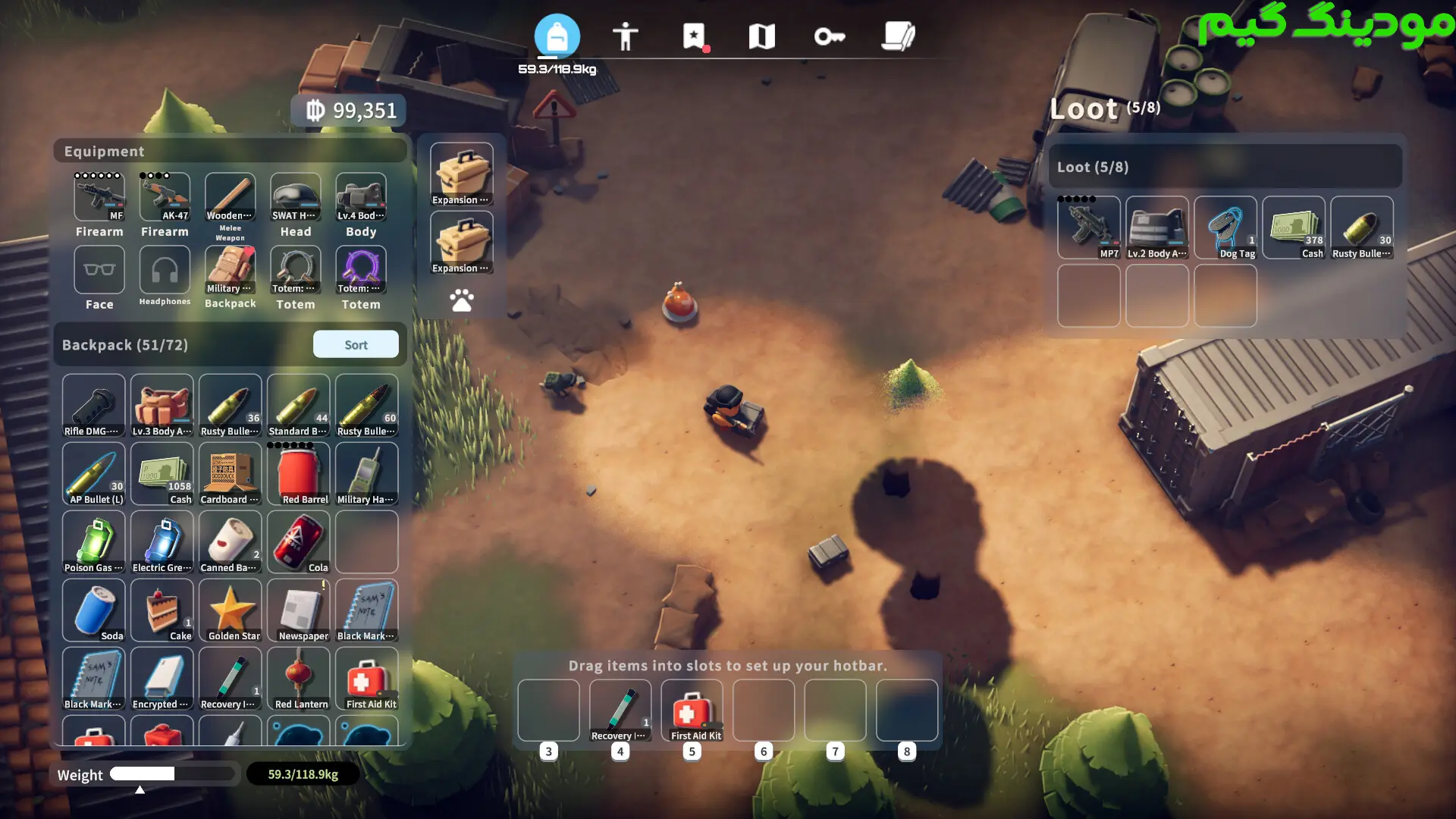
Task: Switch to the map tab
Action: pos(761,36)
